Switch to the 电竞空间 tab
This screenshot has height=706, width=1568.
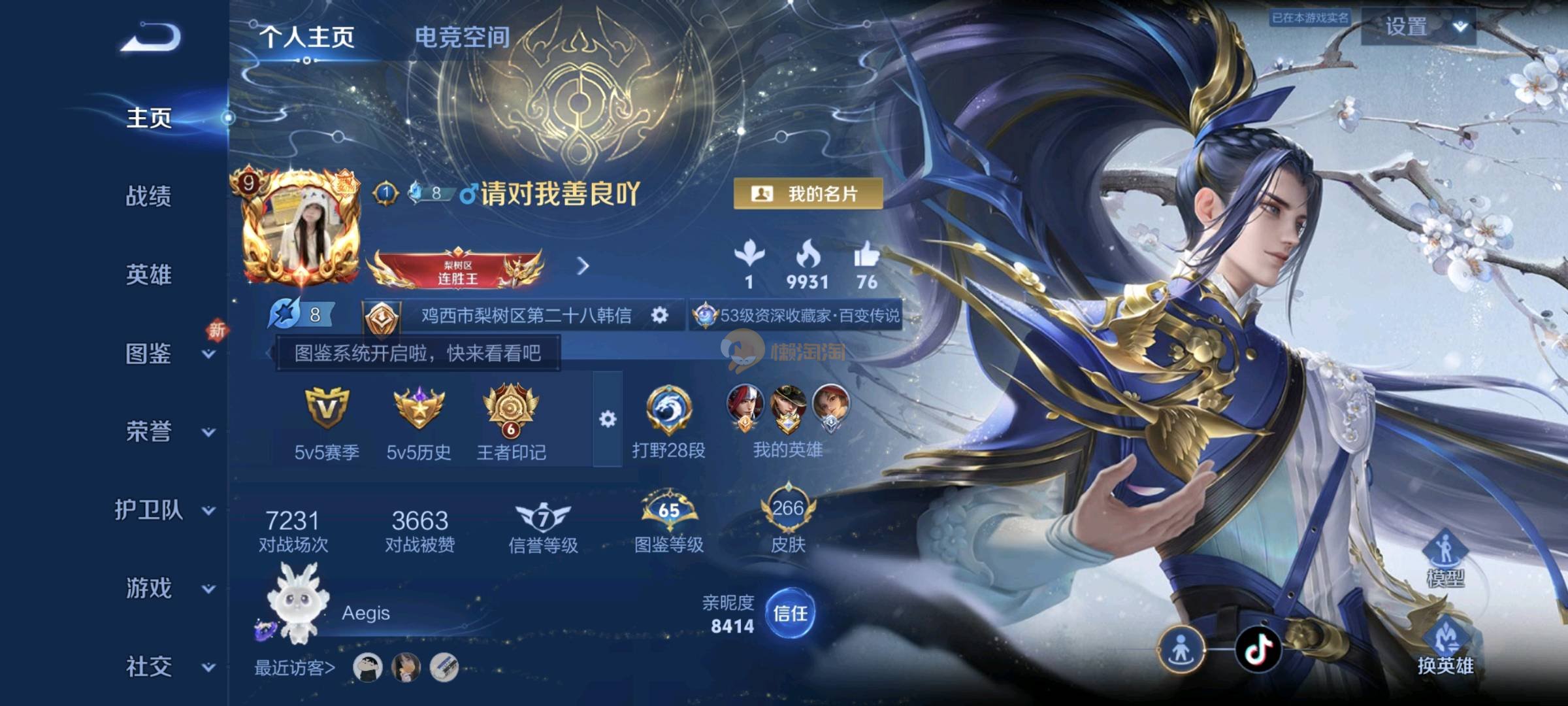(x=462, y=37)
